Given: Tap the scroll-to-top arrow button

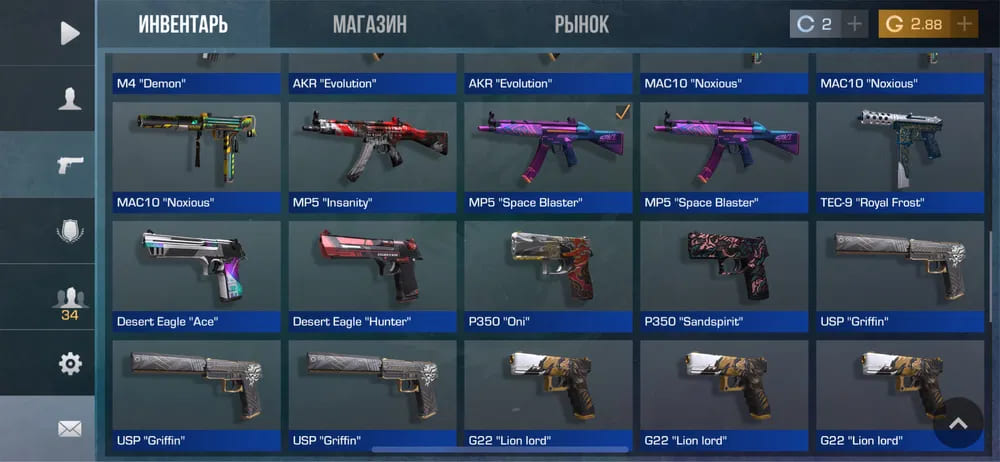Looking at the screenshot, I should click(x=958, y=424).
